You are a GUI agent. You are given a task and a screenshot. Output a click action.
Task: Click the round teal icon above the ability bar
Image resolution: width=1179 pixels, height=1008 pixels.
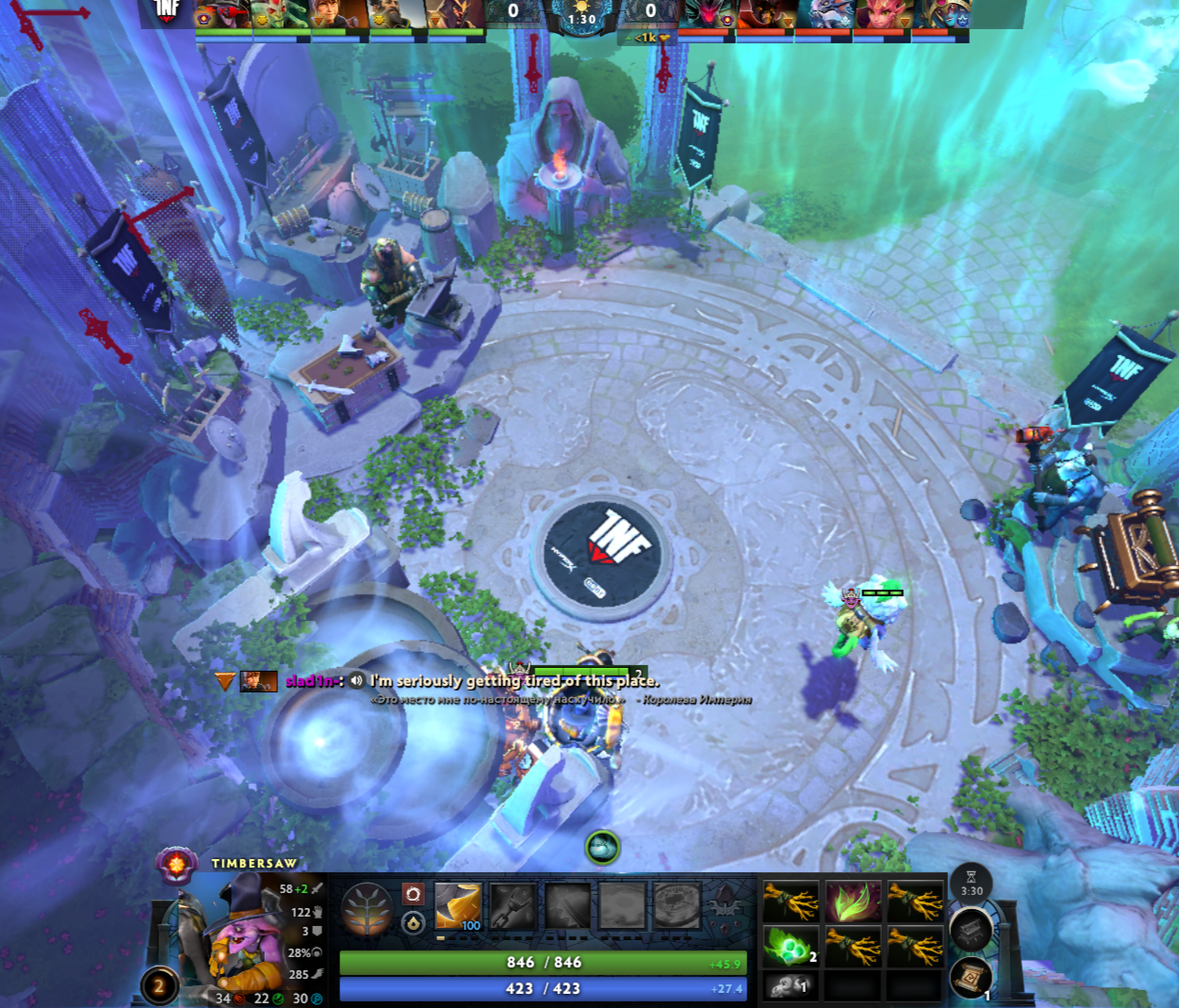602,847
